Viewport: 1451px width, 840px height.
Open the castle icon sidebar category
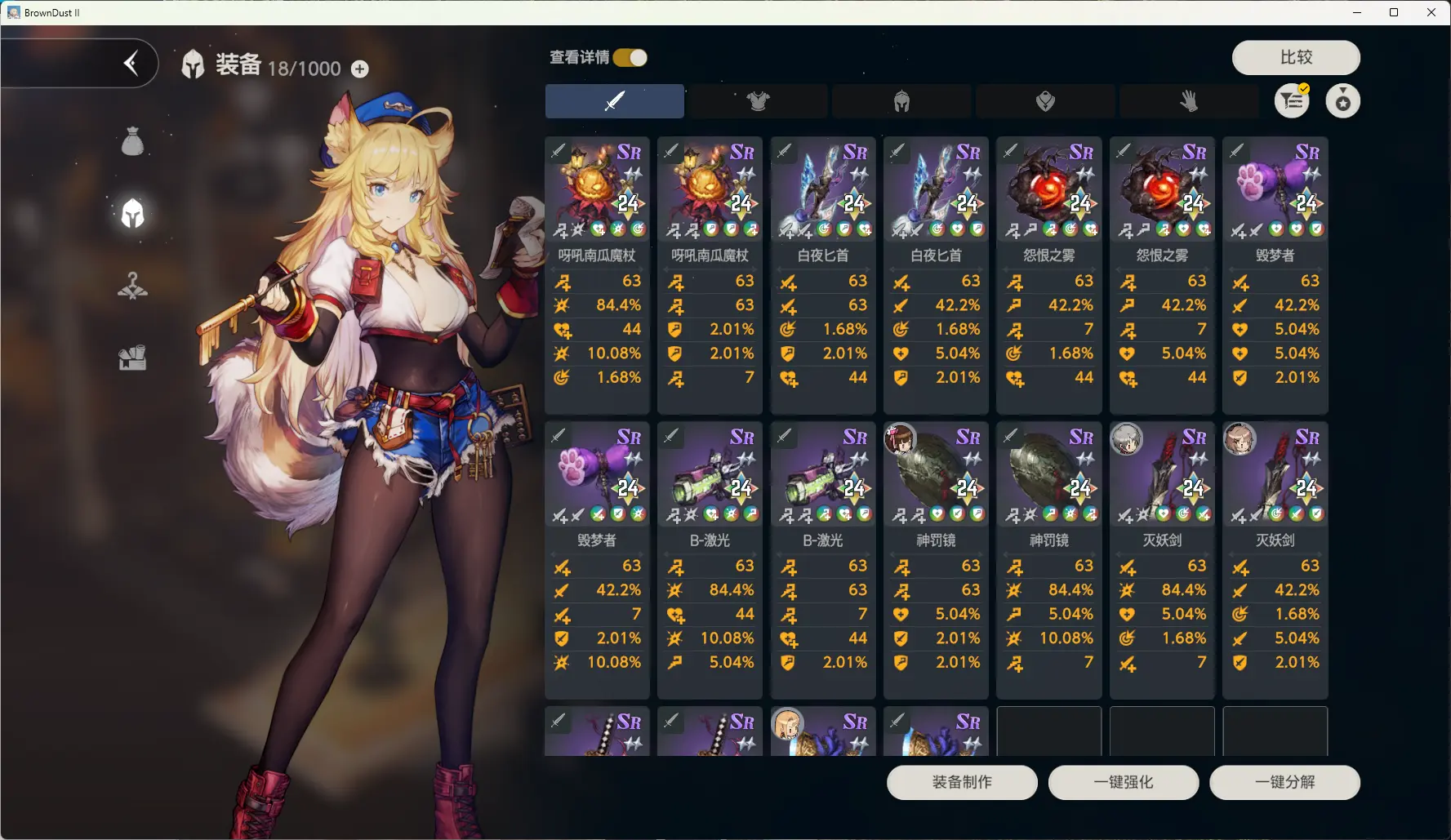point(132,358)
